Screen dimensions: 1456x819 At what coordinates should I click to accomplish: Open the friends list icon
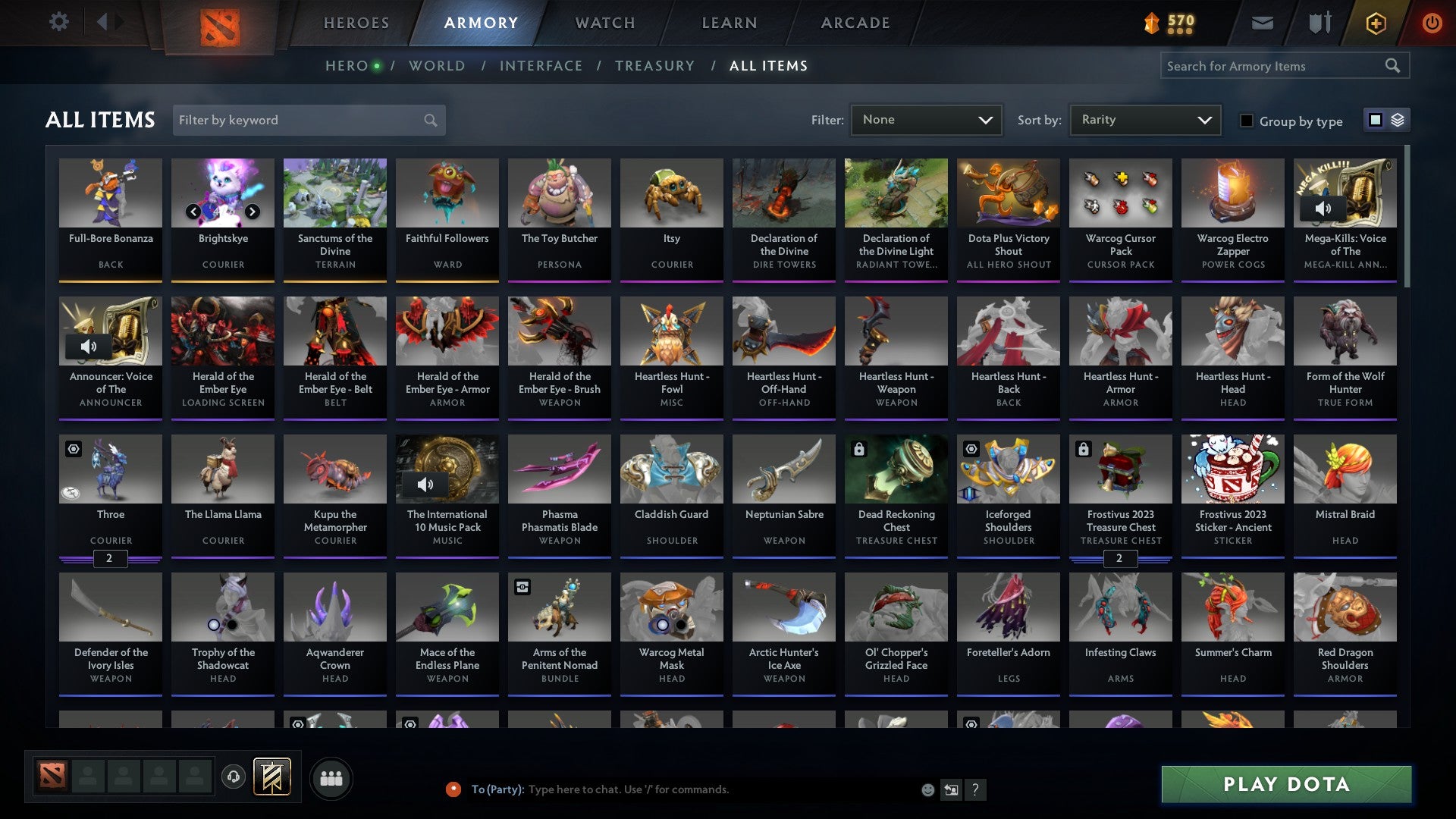(x=331, y=777)
